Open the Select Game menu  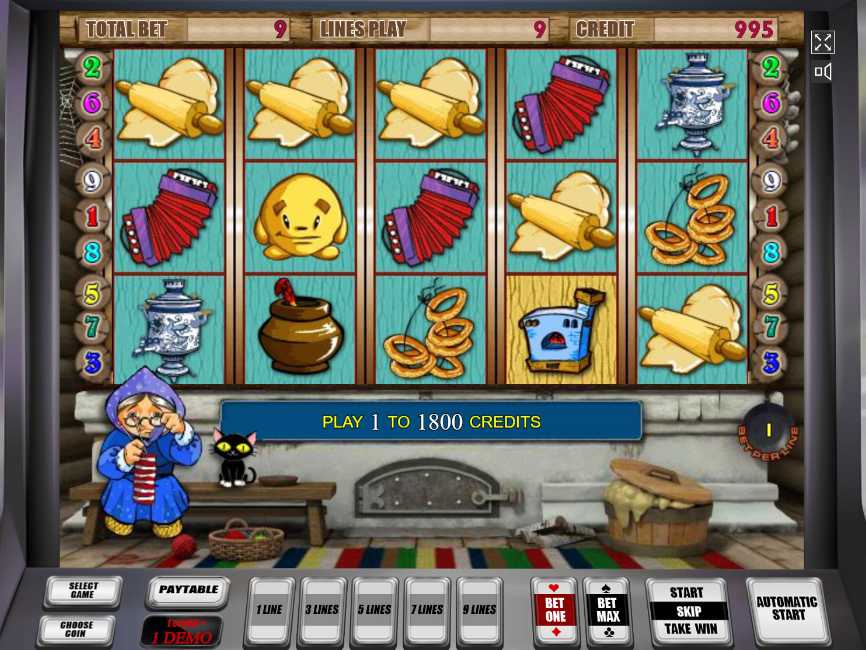pos(83,592)
